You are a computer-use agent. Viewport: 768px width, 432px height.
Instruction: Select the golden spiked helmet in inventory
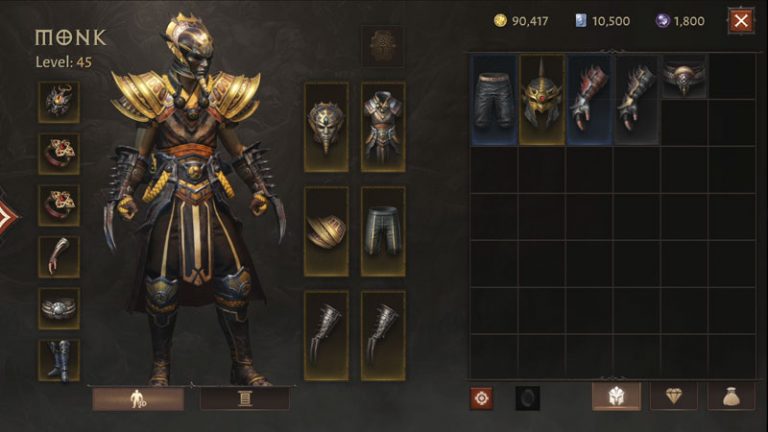[541, 100]
